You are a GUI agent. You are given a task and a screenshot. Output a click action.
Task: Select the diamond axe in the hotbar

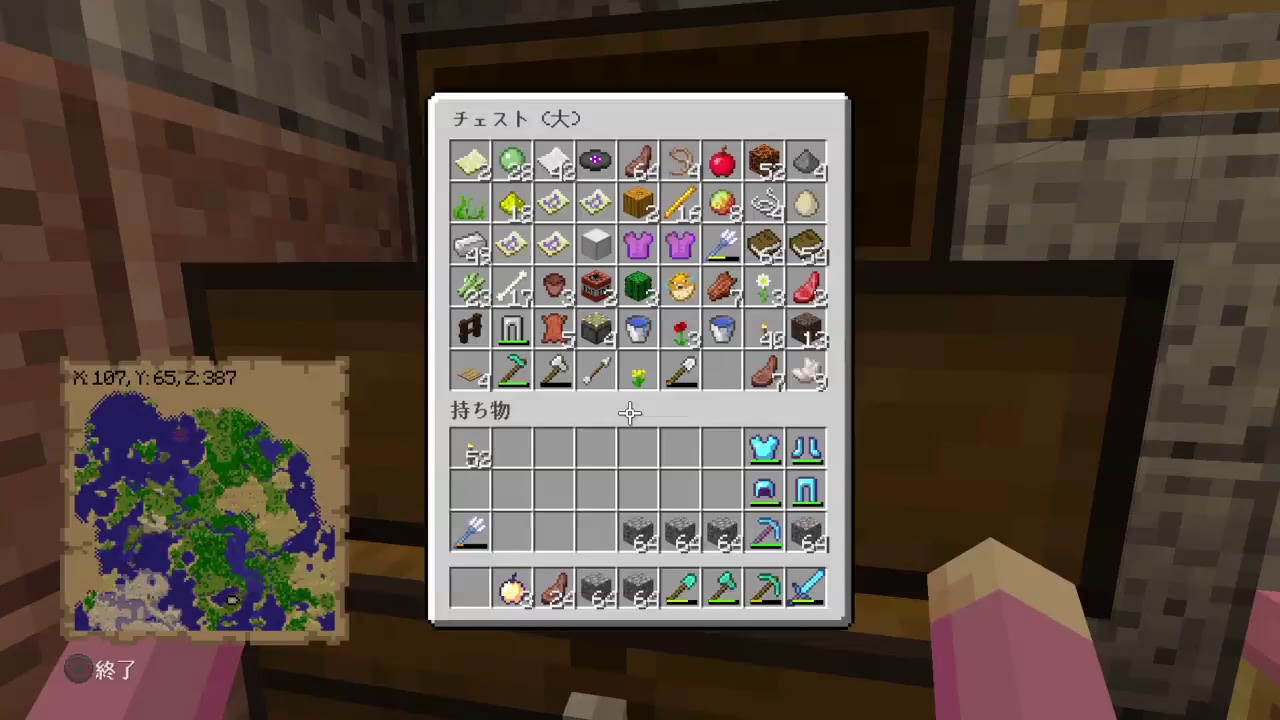click(x=723, y=589)
